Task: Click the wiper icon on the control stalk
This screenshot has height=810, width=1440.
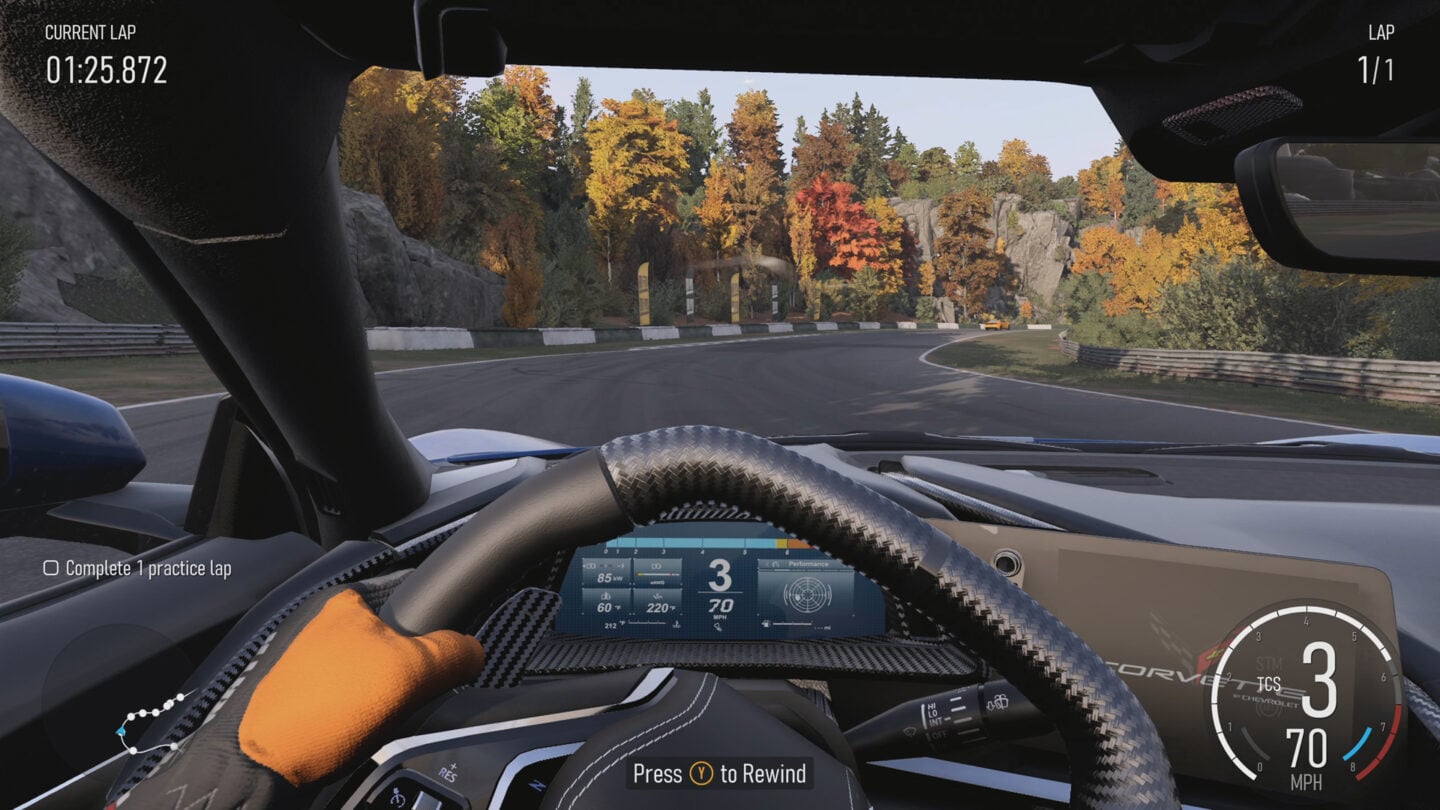Action: tap(909, 733)
